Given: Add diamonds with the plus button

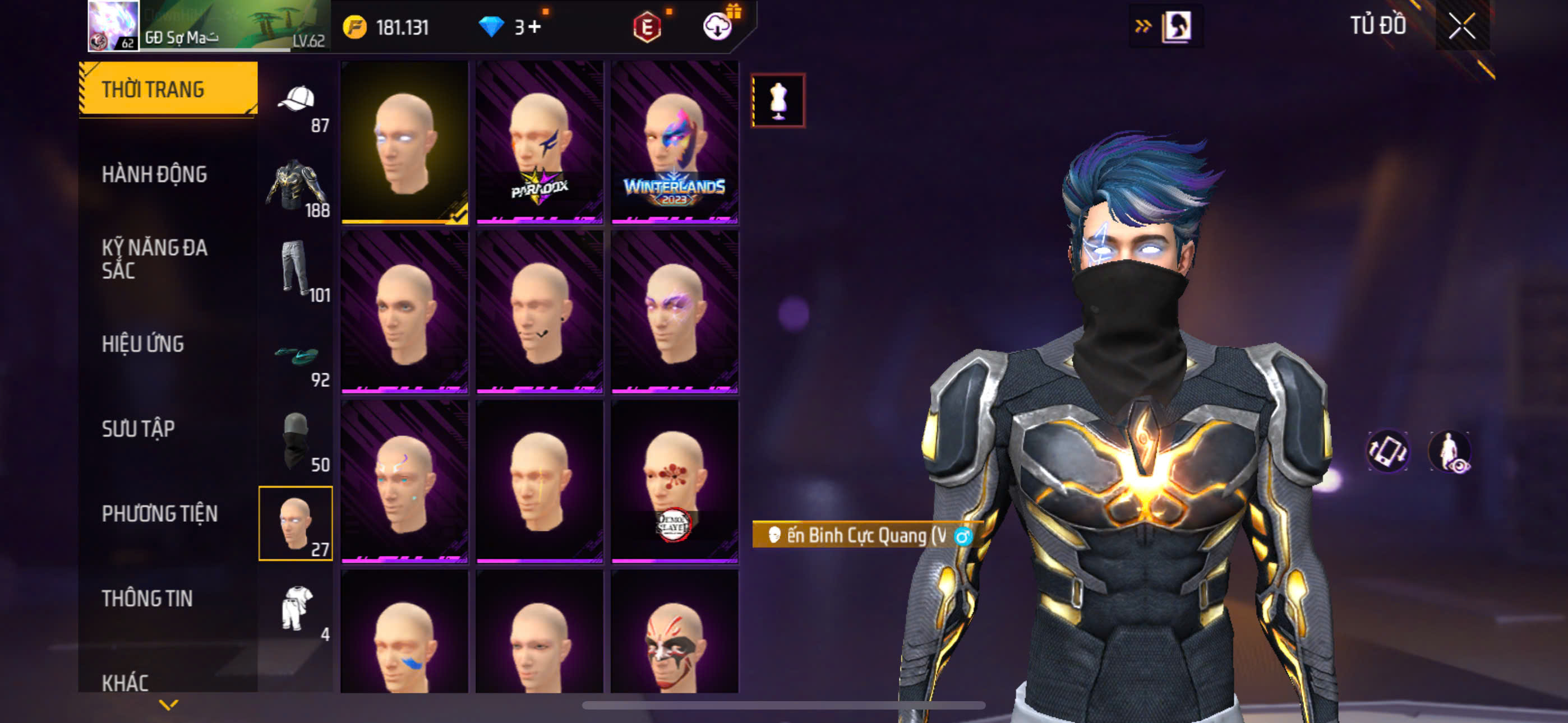Looking at the screenshot, I should (534, 27).
